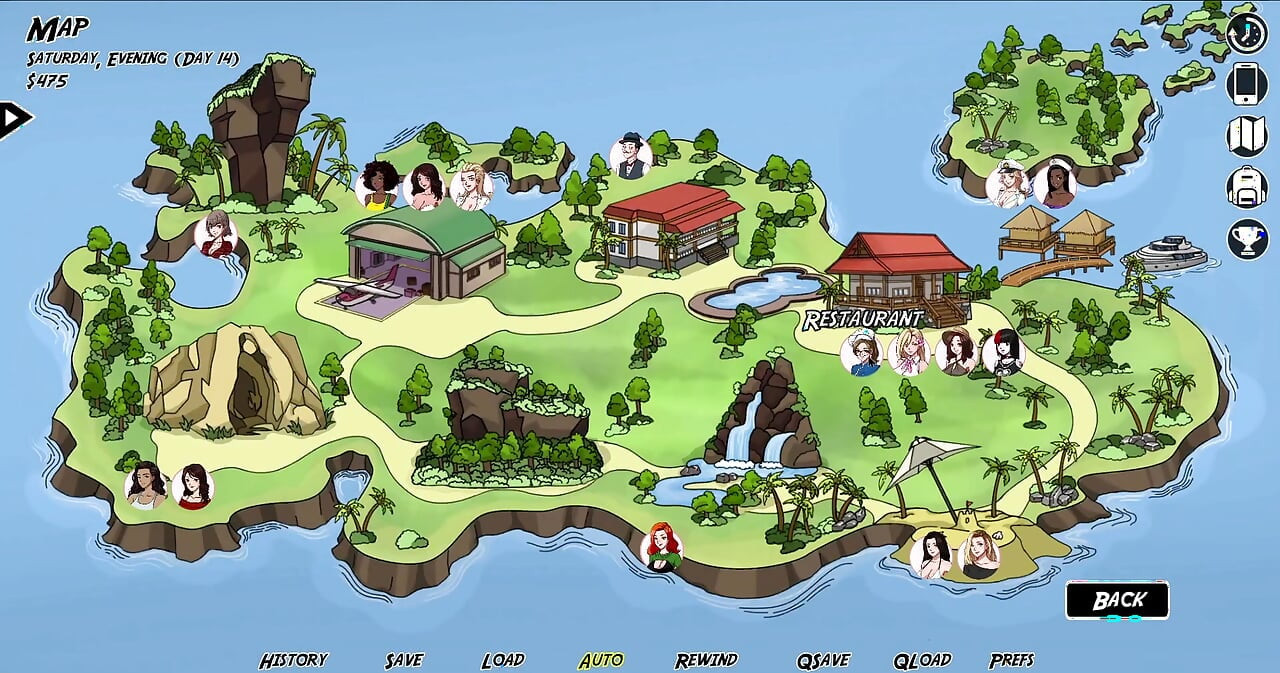Open the History log

click(293, 660)
